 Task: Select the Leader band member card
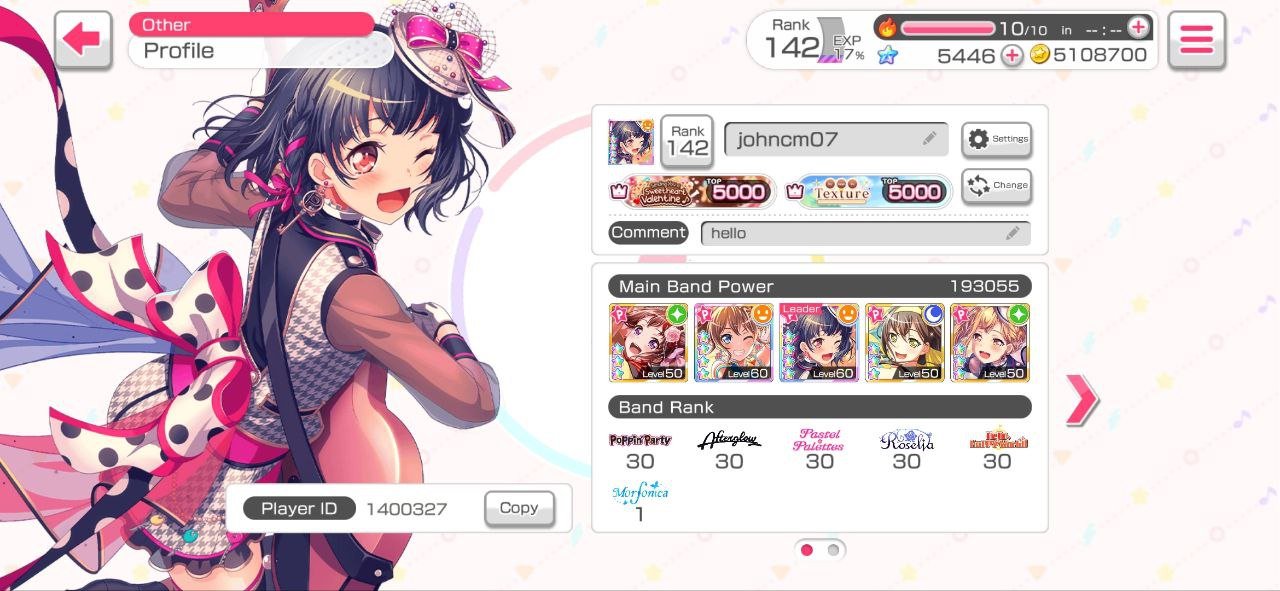coord(819,343)
